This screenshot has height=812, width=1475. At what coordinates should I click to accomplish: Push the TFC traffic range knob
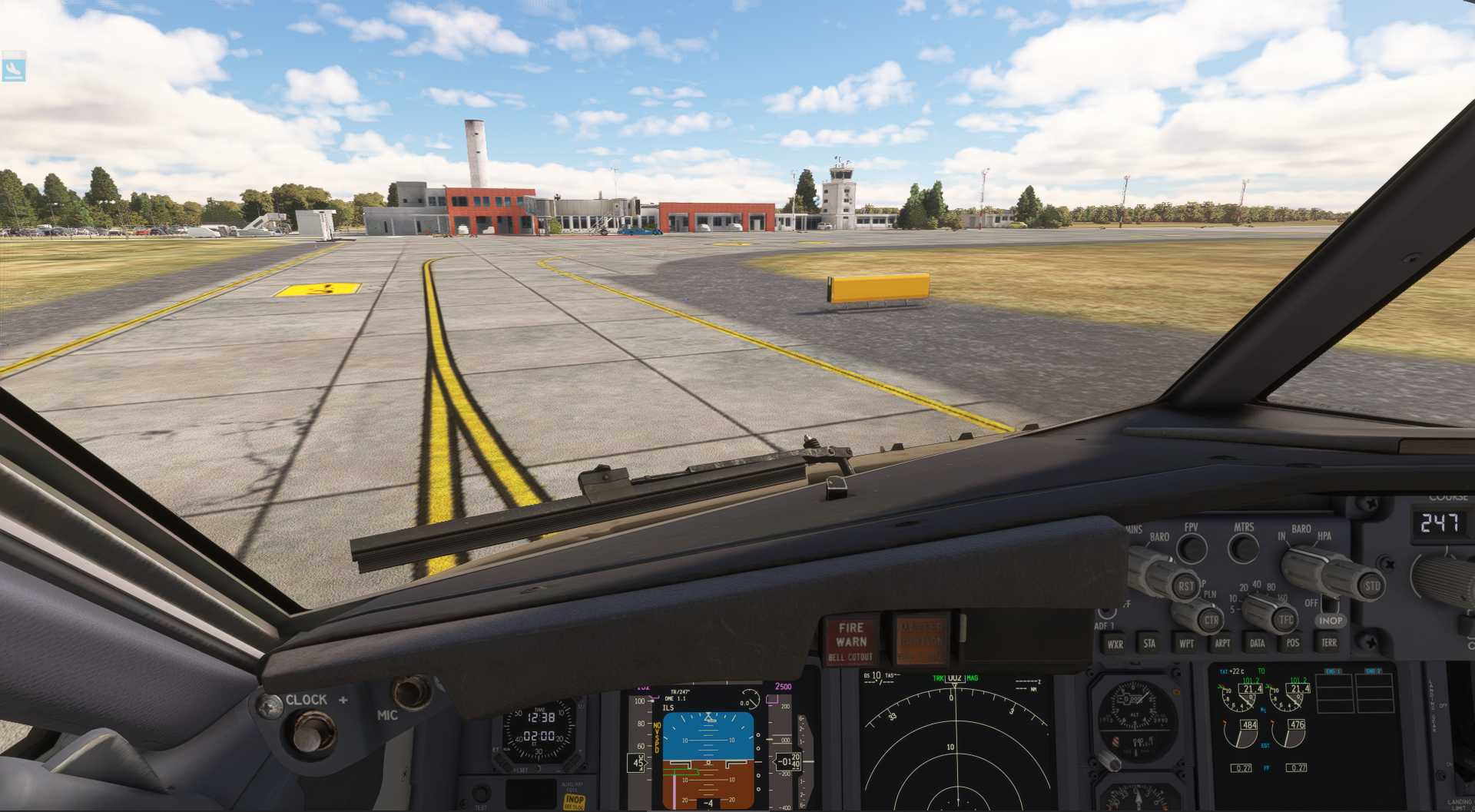pos(1285,619)
